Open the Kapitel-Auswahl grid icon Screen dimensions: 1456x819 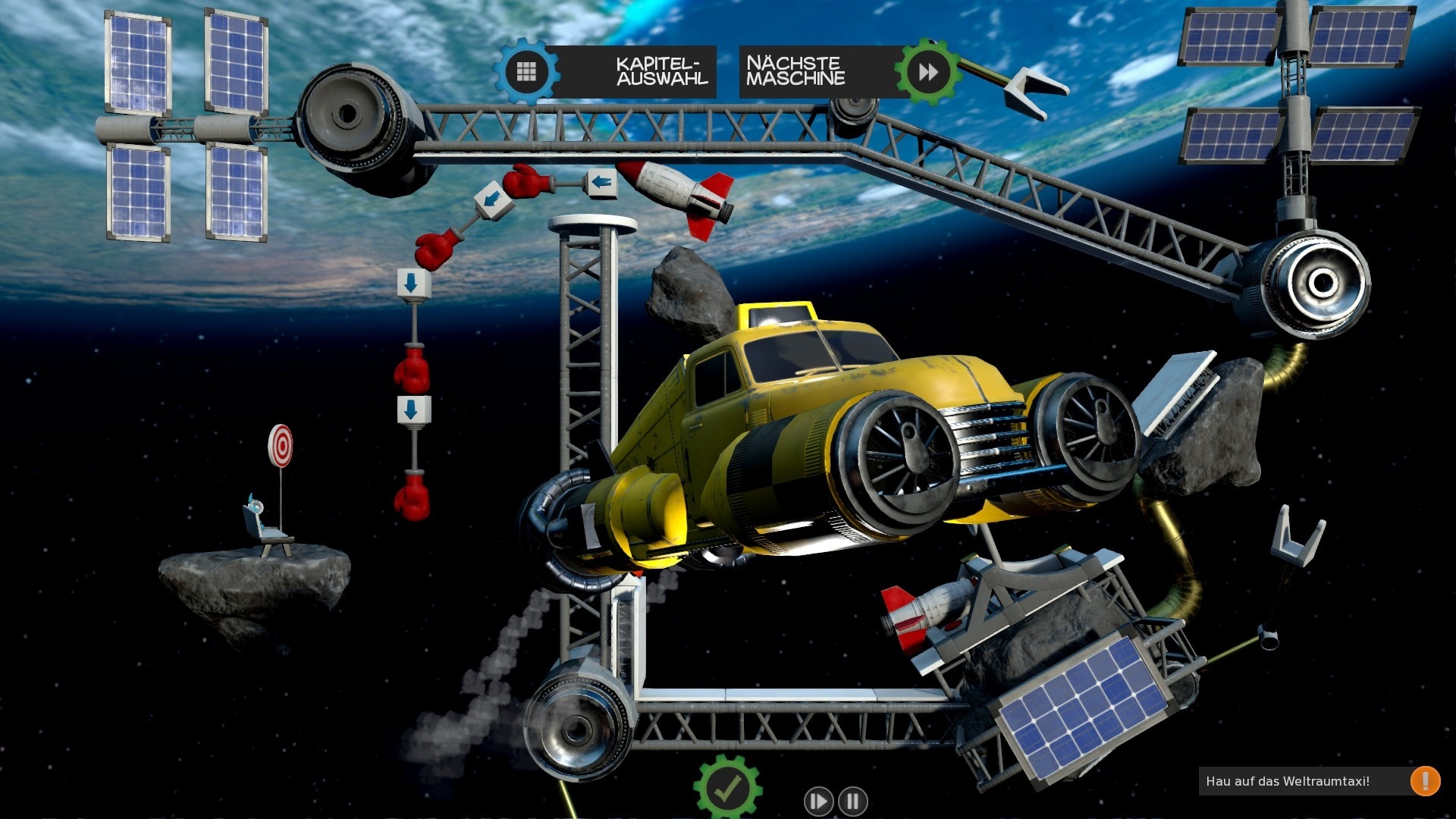pyautogui.click(x=525, y=71)
